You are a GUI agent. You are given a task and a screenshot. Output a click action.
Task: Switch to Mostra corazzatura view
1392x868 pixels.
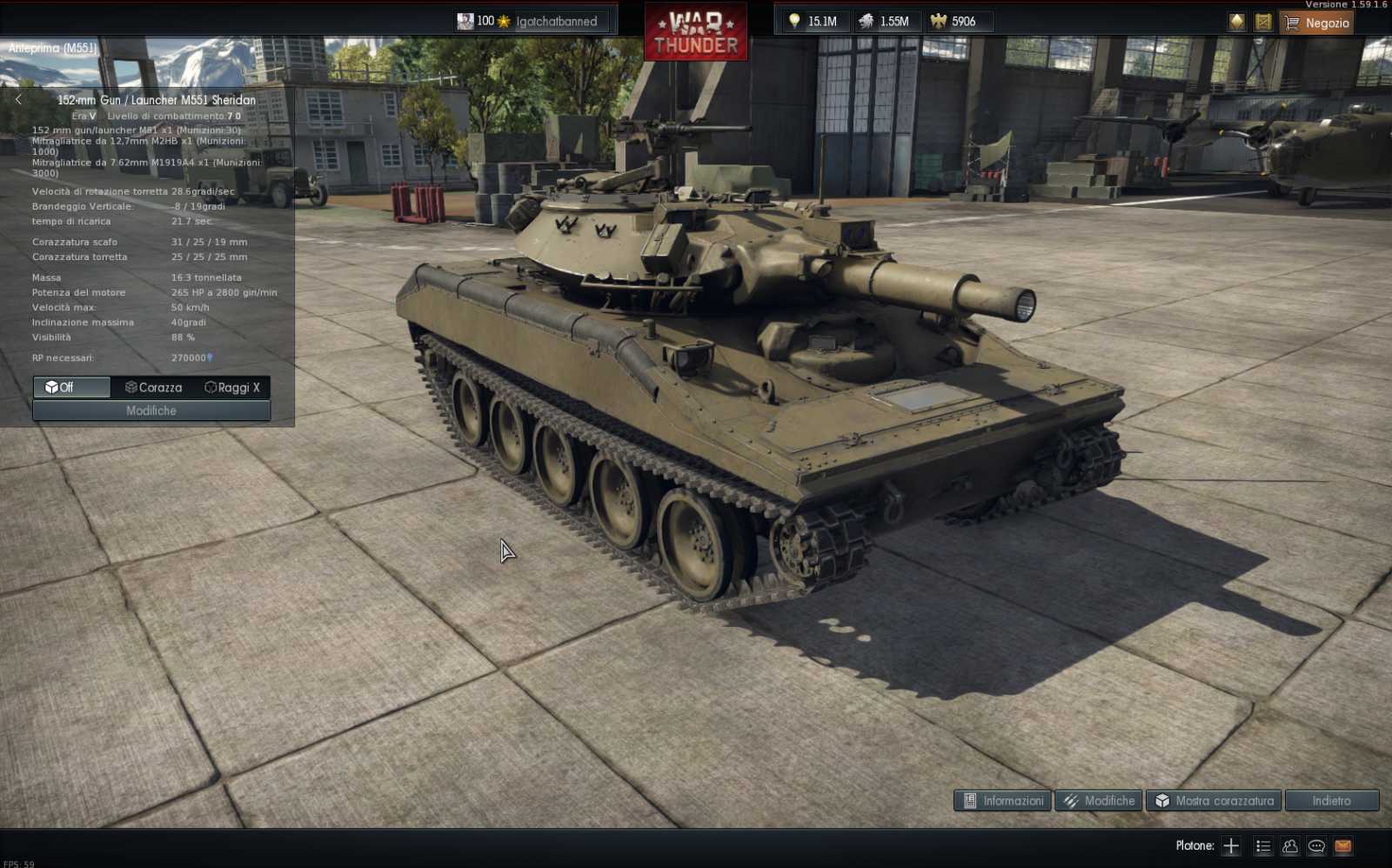point(1213,801)
